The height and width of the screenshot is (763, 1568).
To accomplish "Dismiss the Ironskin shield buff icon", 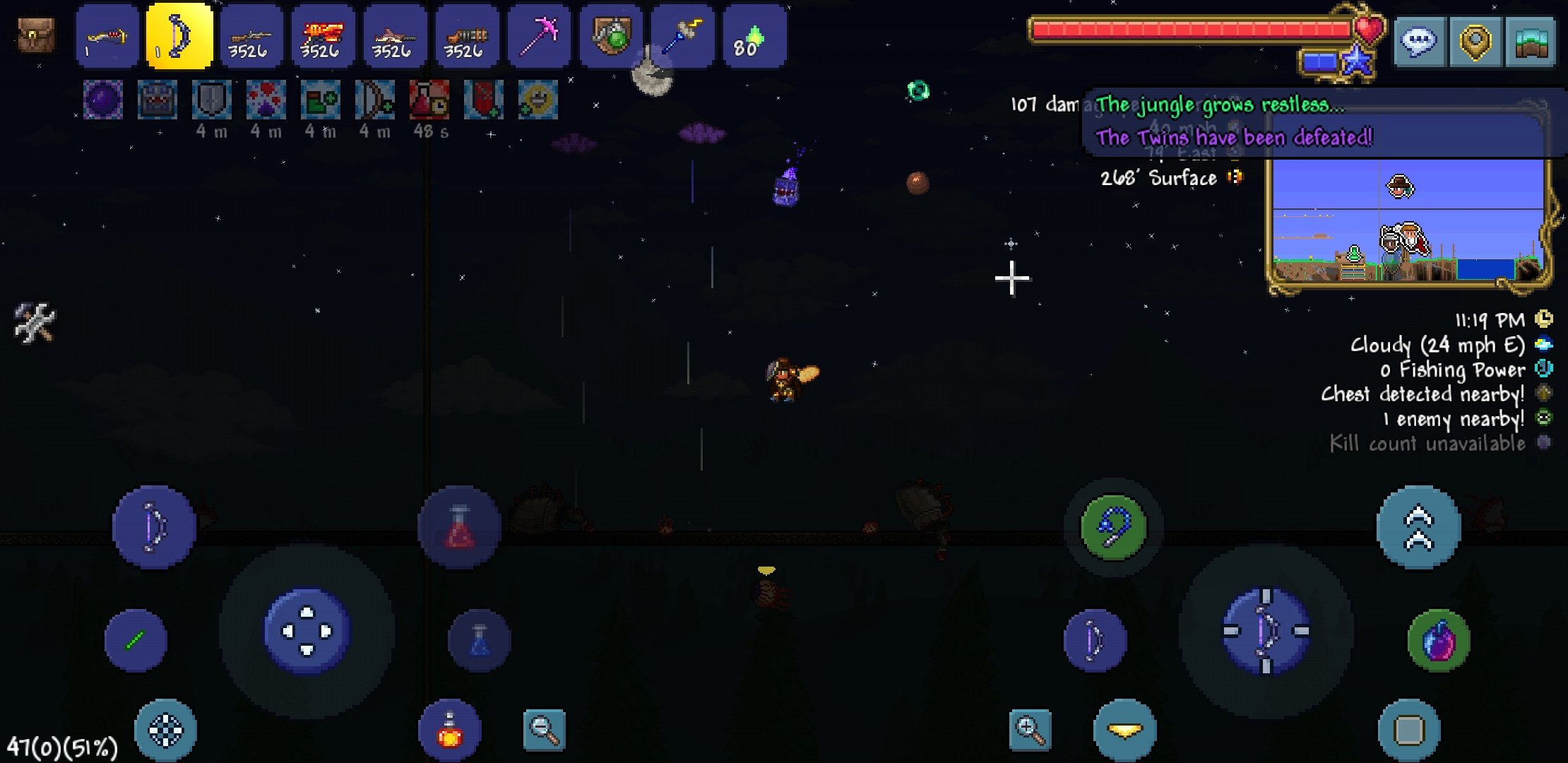I will pos(211,99).
